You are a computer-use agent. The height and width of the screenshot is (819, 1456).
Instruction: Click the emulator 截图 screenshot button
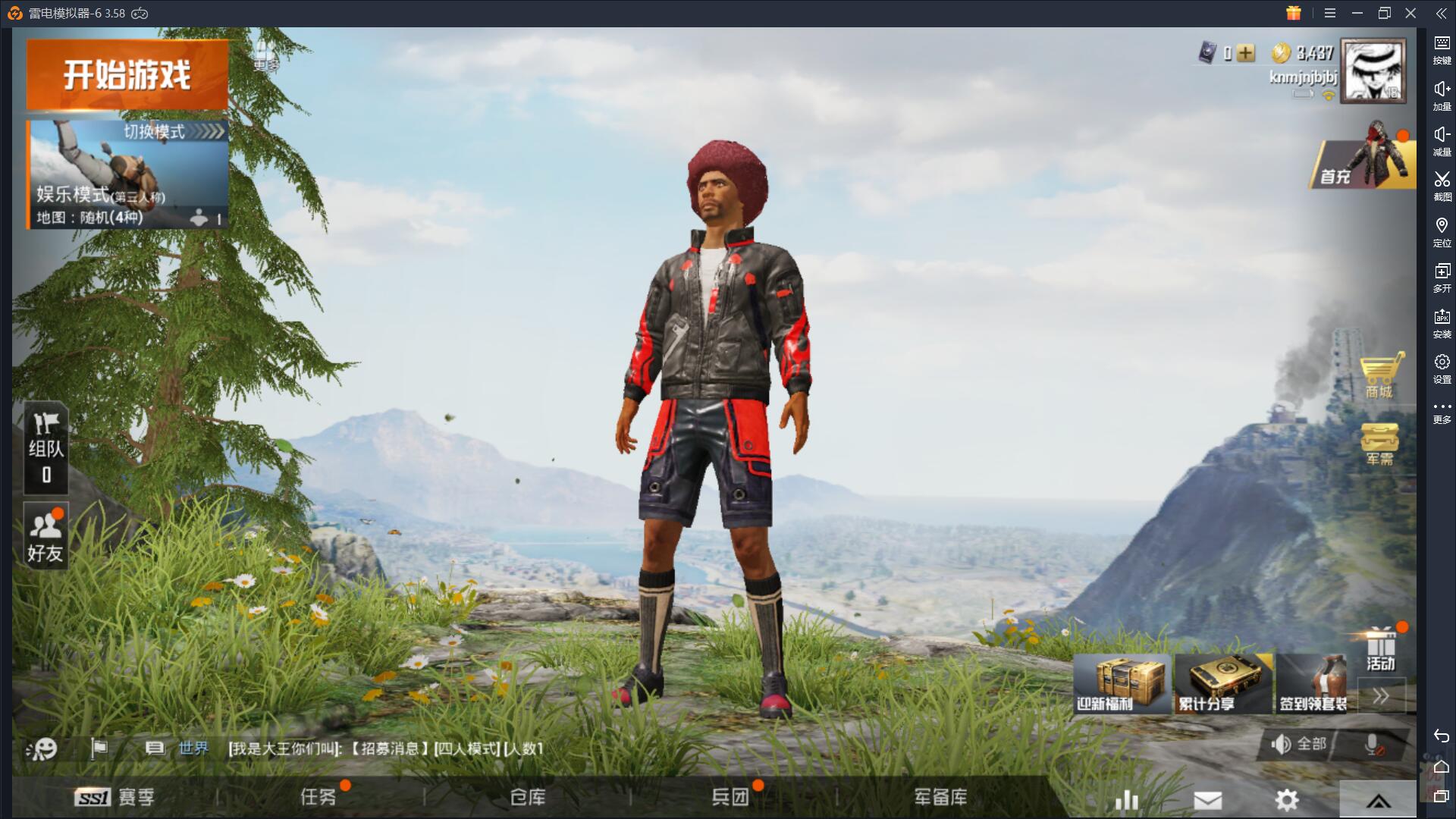[1442, 185]
